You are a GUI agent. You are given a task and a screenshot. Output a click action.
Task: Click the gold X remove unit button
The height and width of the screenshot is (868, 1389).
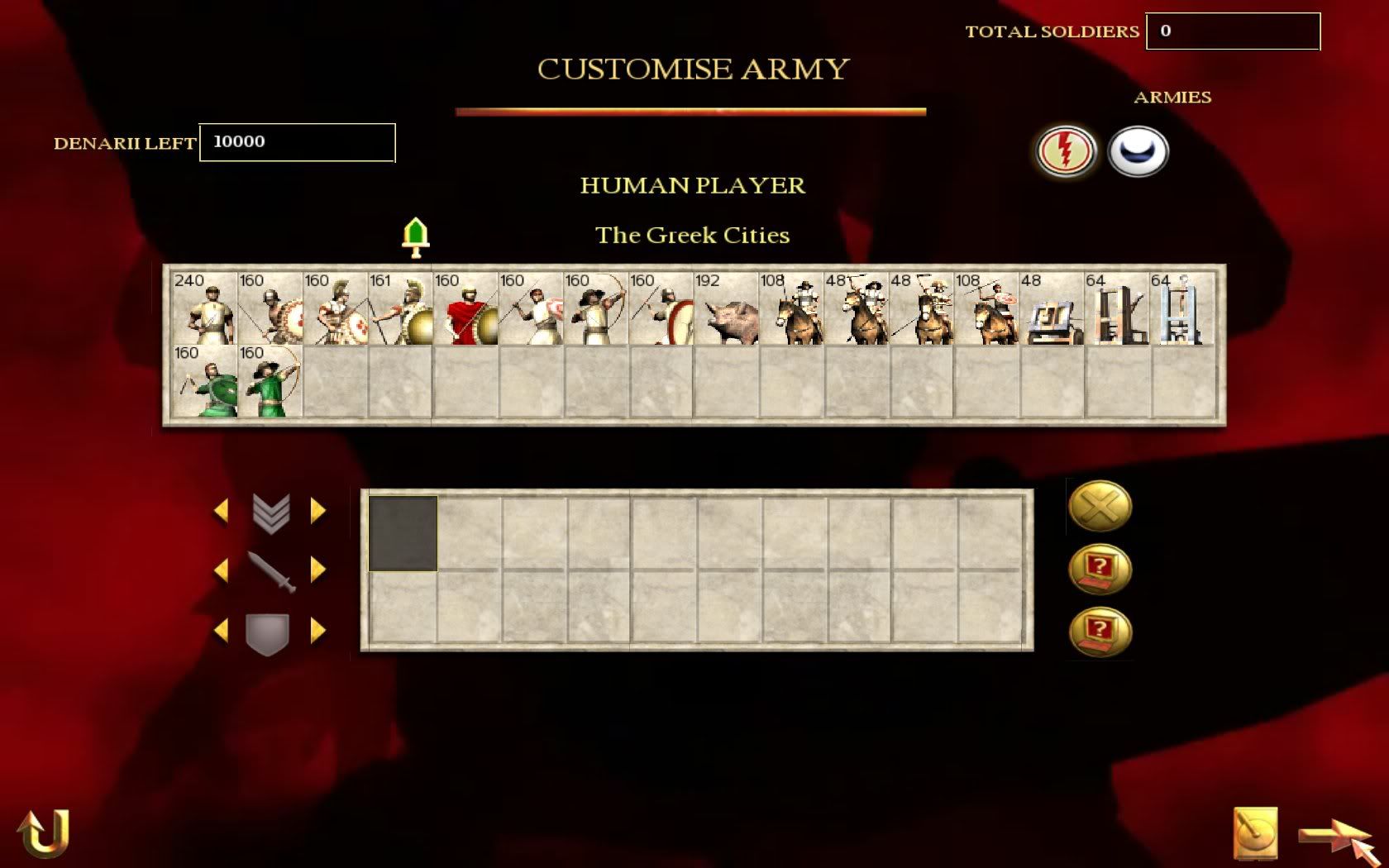click(x=1100, y=506)
